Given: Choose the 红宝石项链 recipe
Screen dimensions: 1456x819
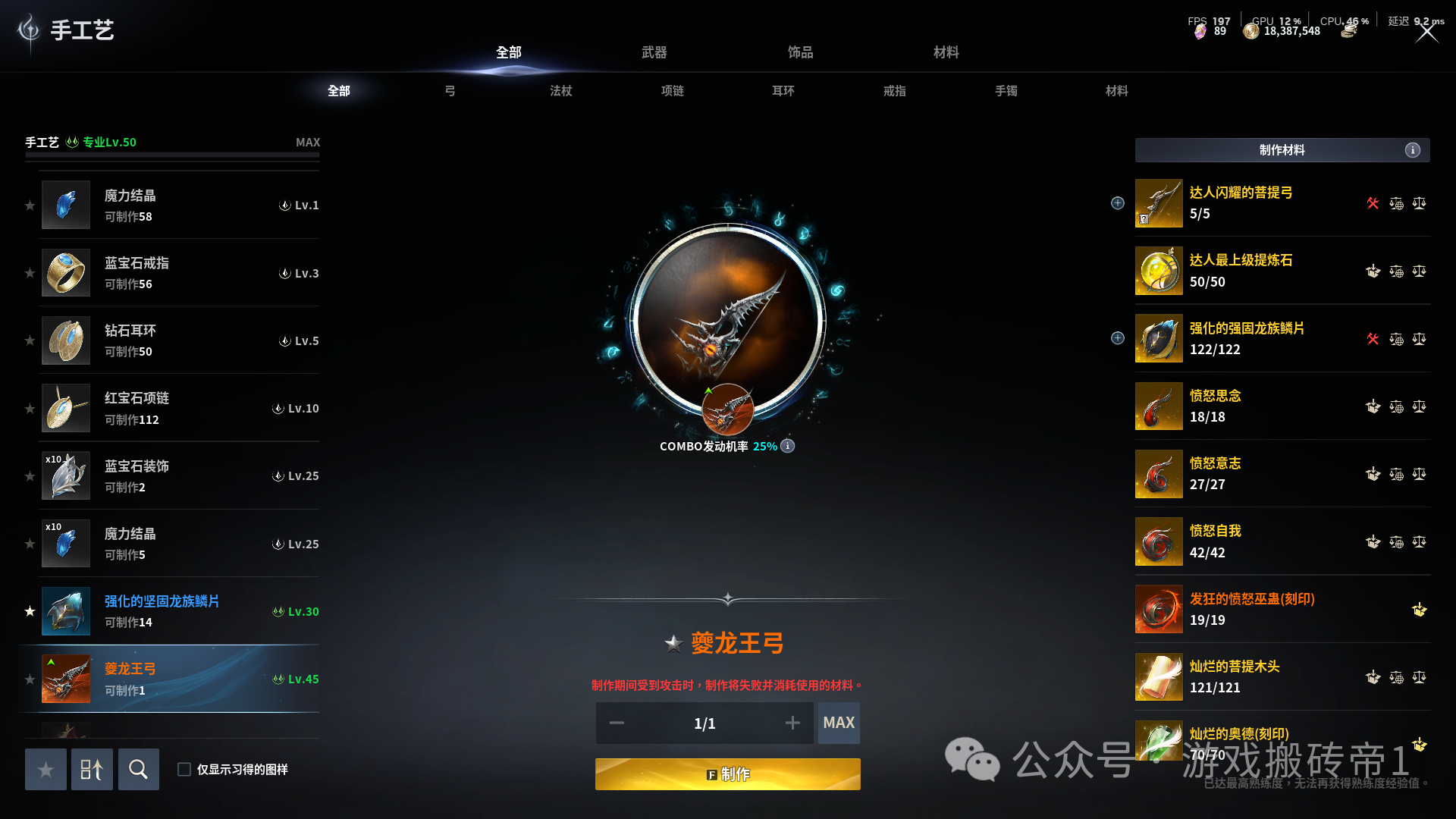Looking at the screenshot, I should tap(180, 408).
